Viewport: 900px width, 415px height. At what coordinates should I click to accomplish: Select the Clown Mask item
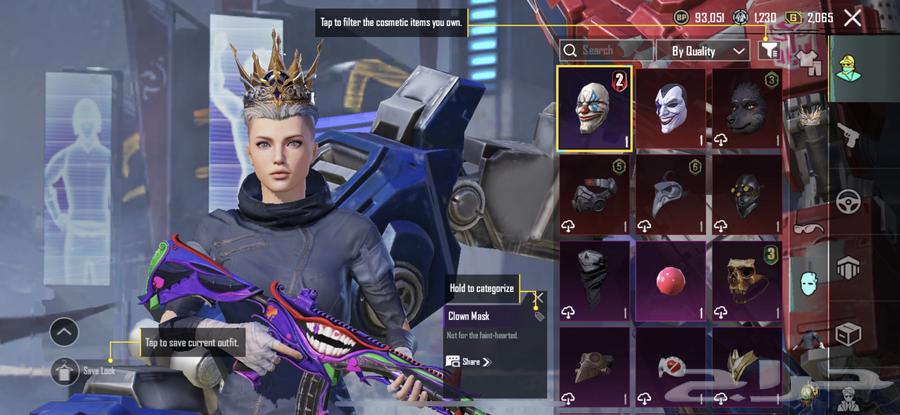(x=594, y=108)
